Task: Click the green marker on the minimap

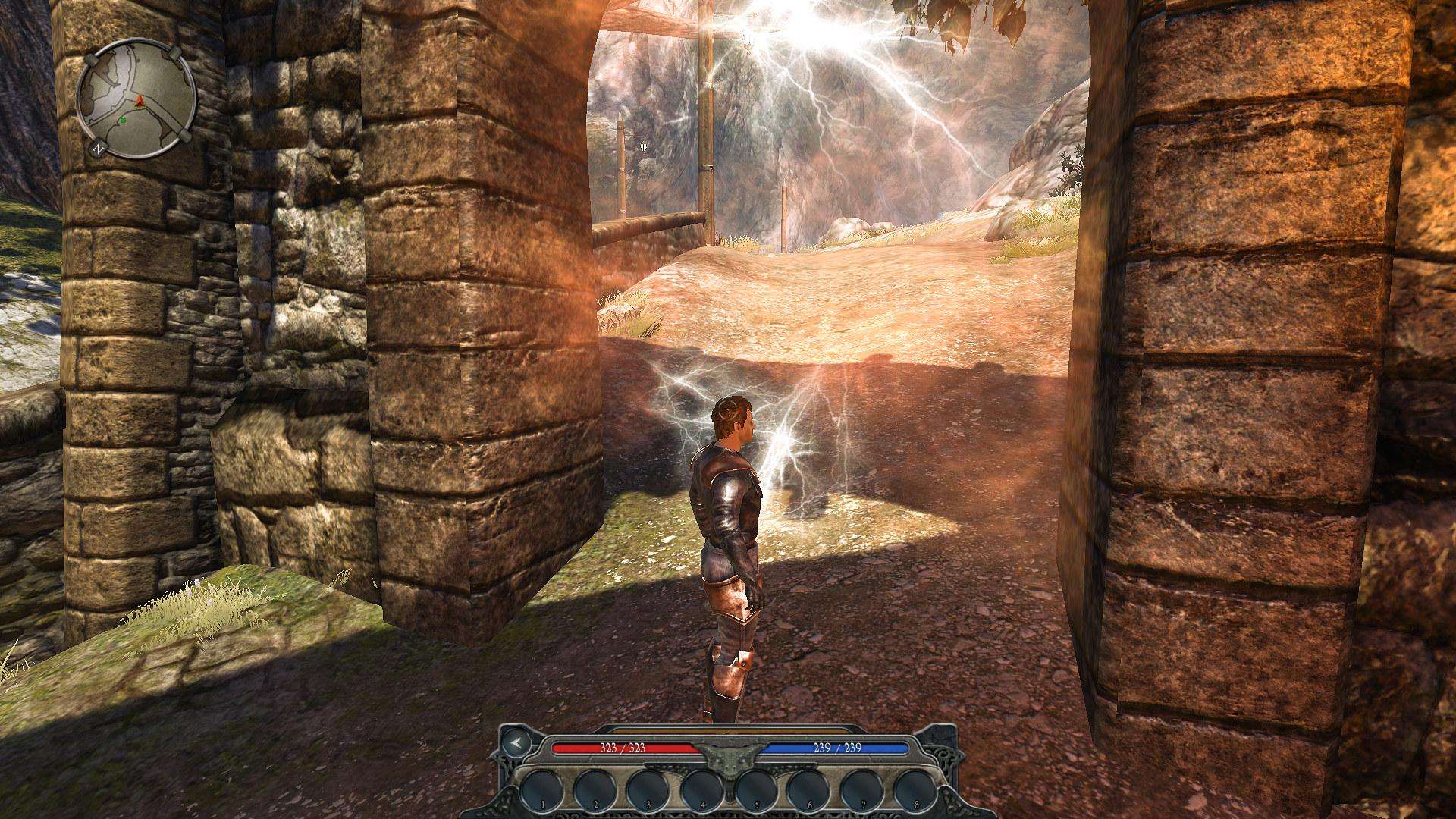Action: [122, 120]
